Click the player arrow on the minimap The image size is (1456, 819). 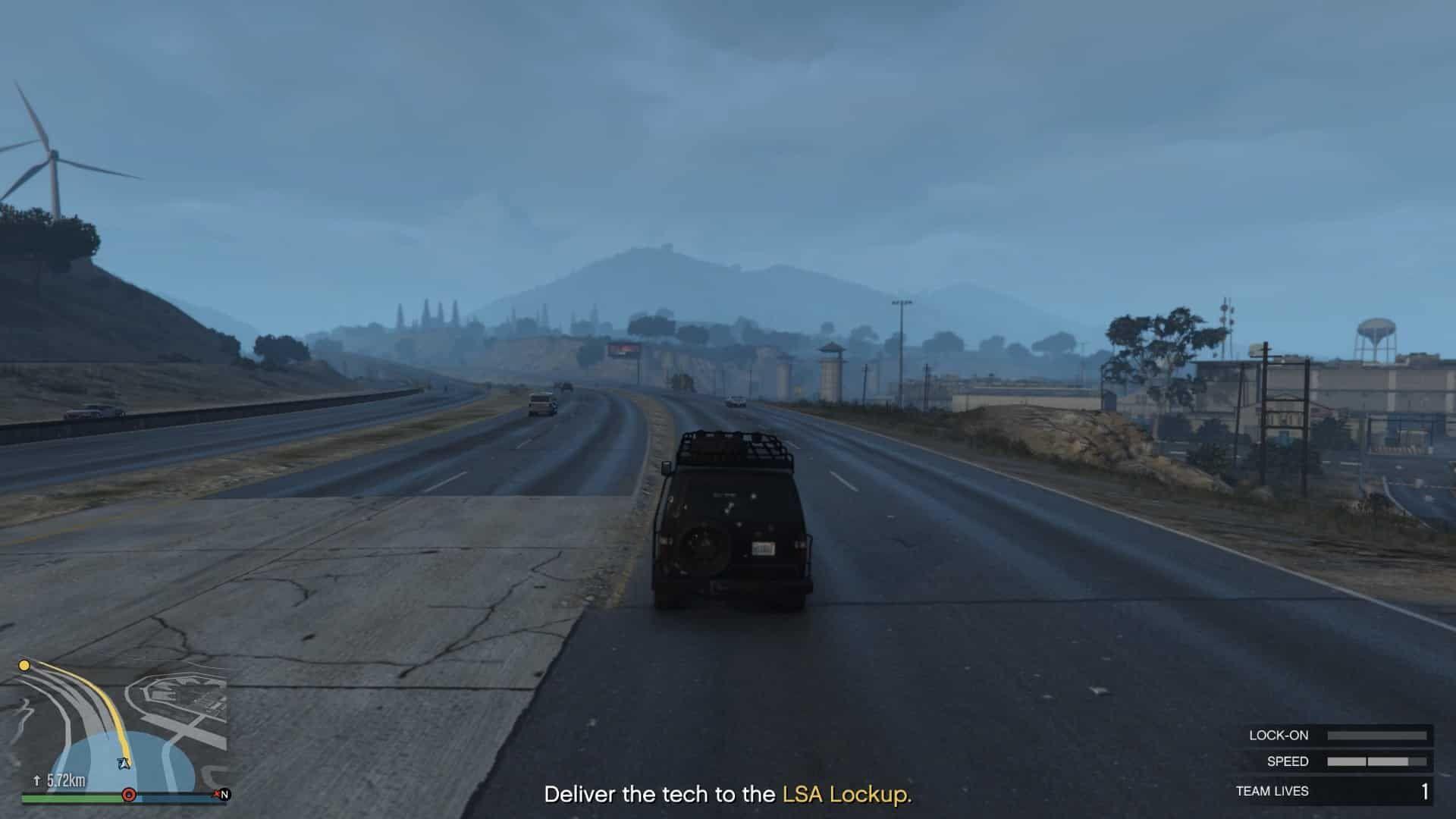(124, 763)
